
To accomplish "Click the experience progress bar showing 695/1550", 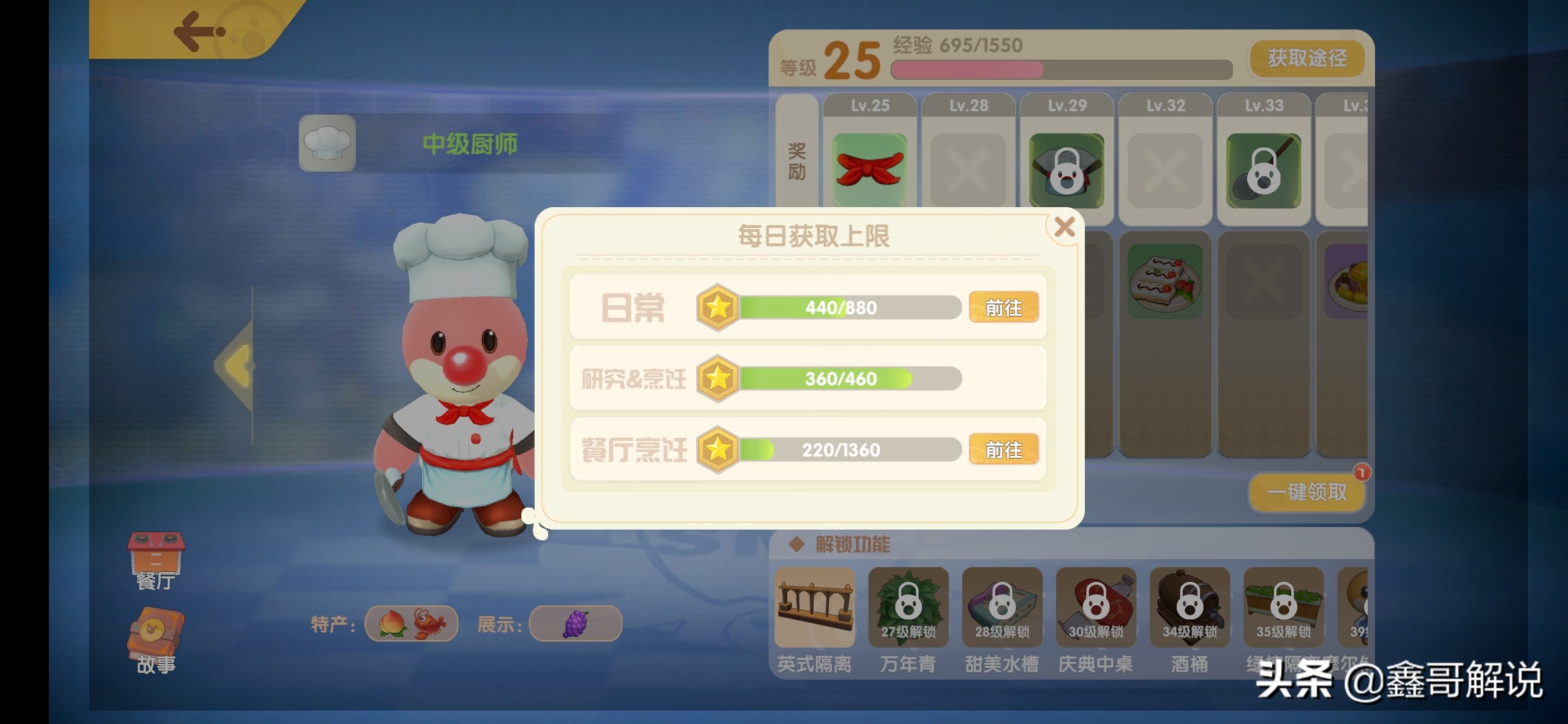I will 1059,69.
